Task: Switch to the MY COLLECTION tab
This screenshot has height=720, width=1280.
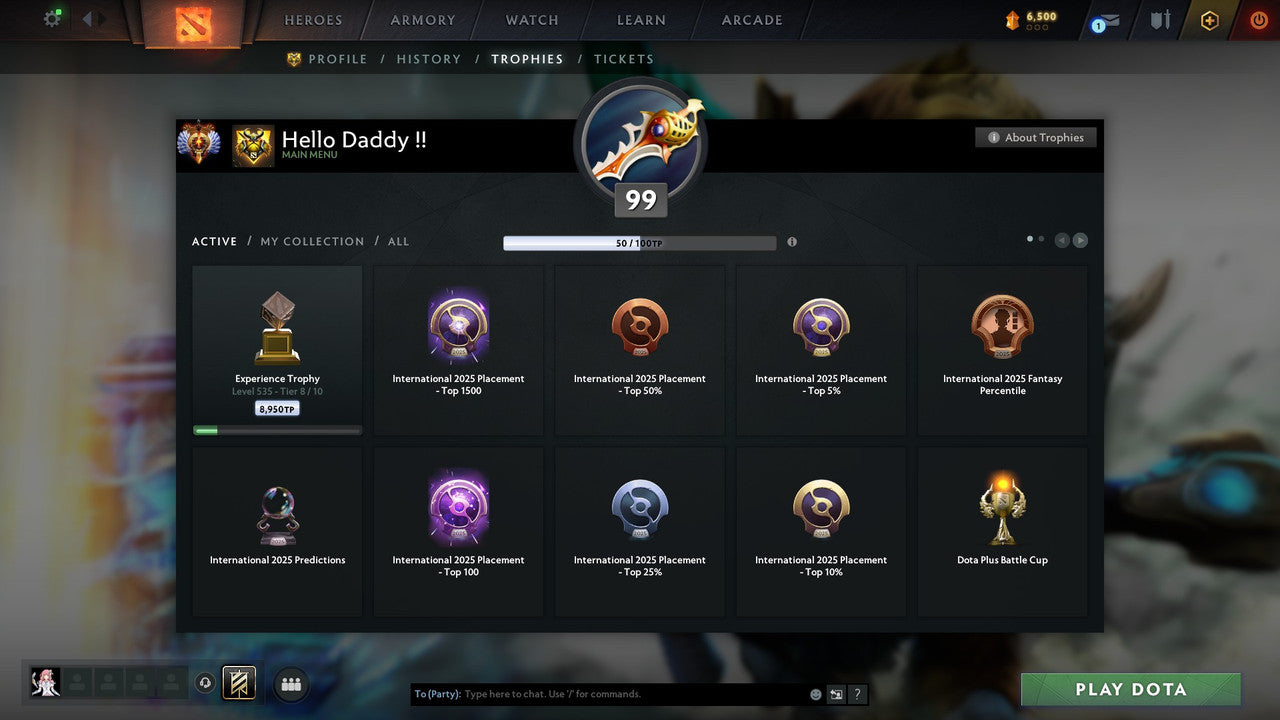Action: 311,241
